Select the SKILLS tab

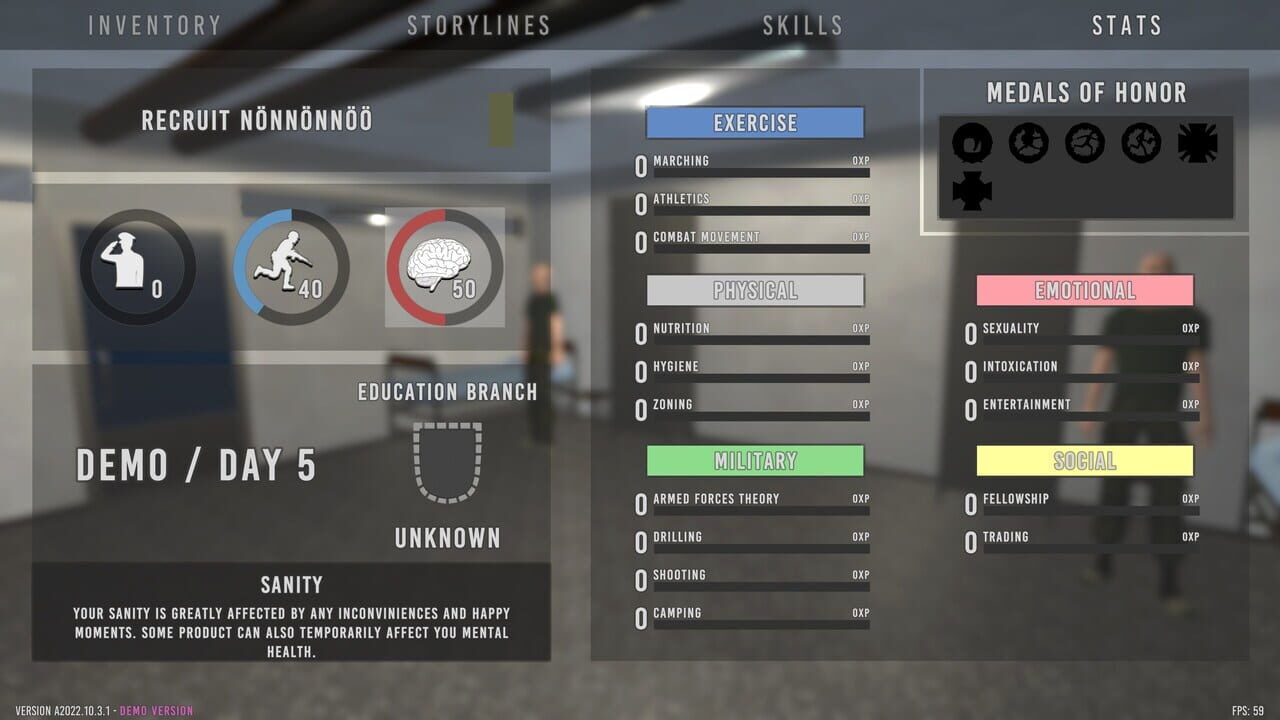click(x=804, y=25)
